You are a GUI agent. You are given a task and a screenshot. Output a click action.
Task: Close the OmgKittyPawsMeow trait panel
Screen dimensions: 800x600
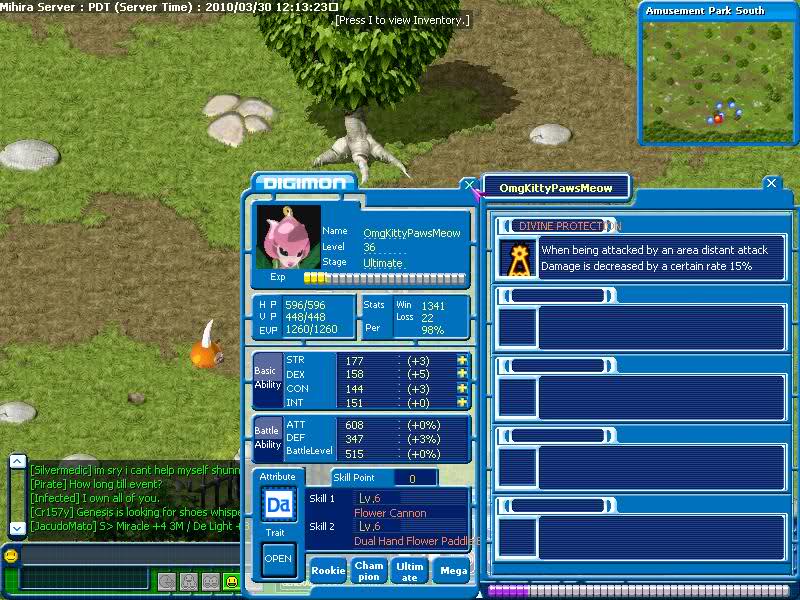point(770,184)
